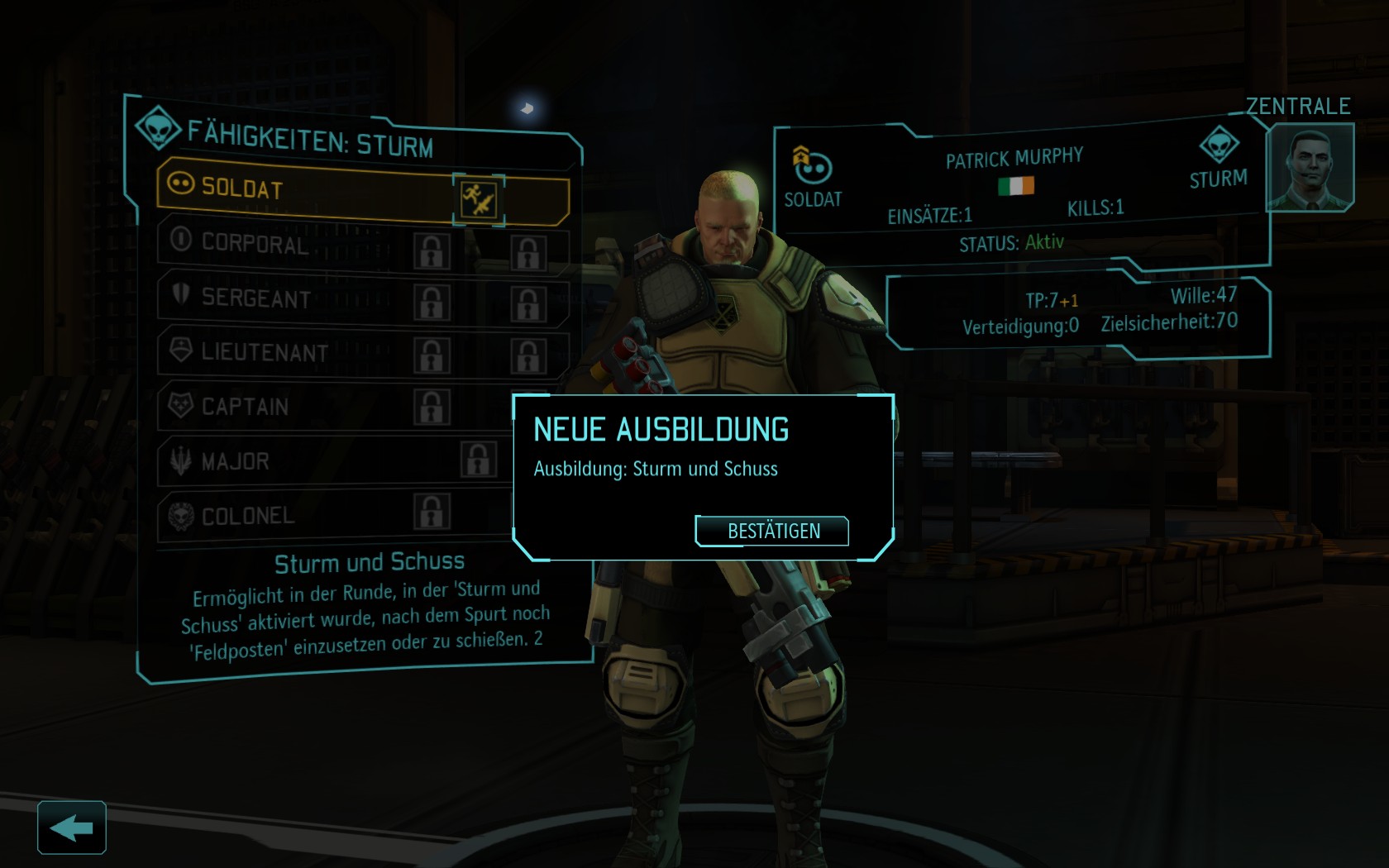Image resolution: width=1389 pixels, height=868 pixels.
Task: Confirm the new training with Bestätigen
Action: pos(772,531)
